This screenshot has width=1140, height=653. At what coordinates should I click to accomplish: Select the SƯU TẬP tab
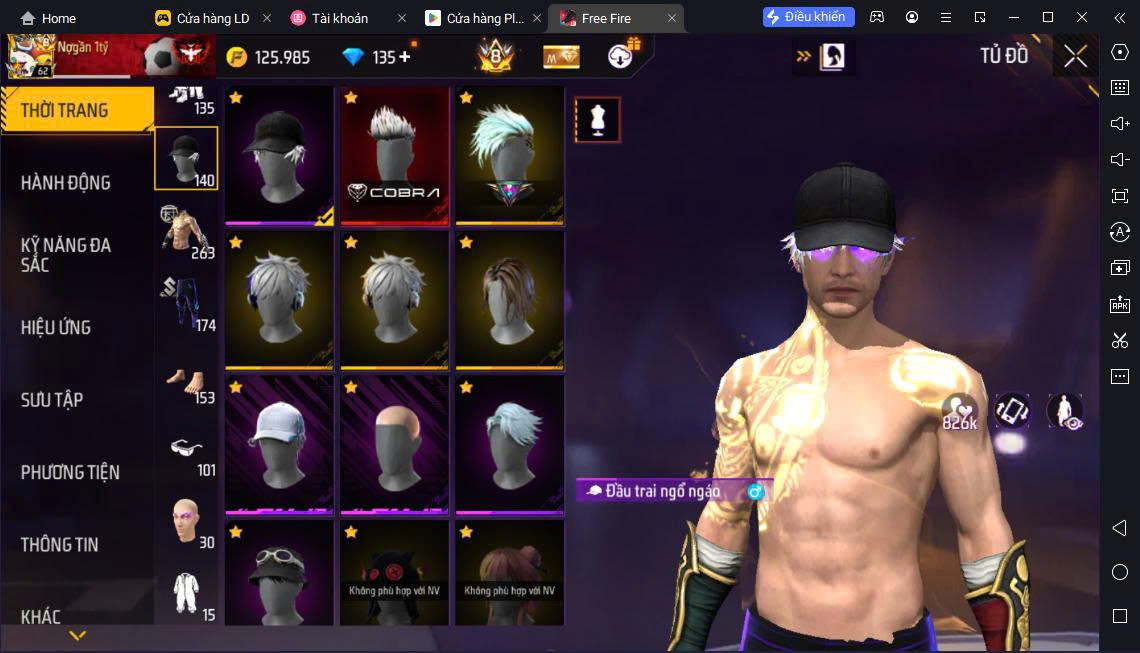(x=52, y=400)
